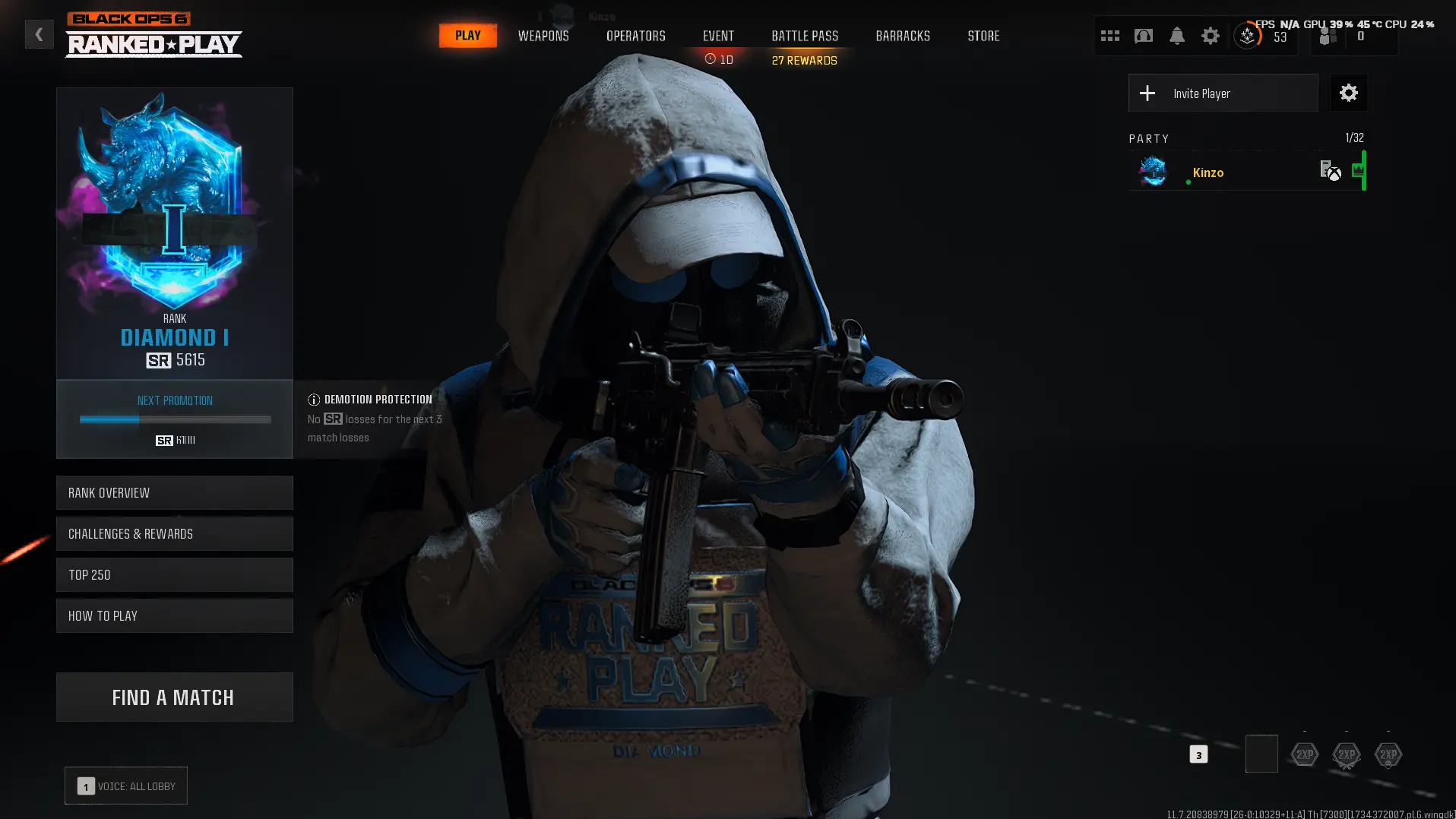Expand the Rank Overview section
Image resolution: width=1456 pixels, height=819 pixels.
click(x=174, y=492)
